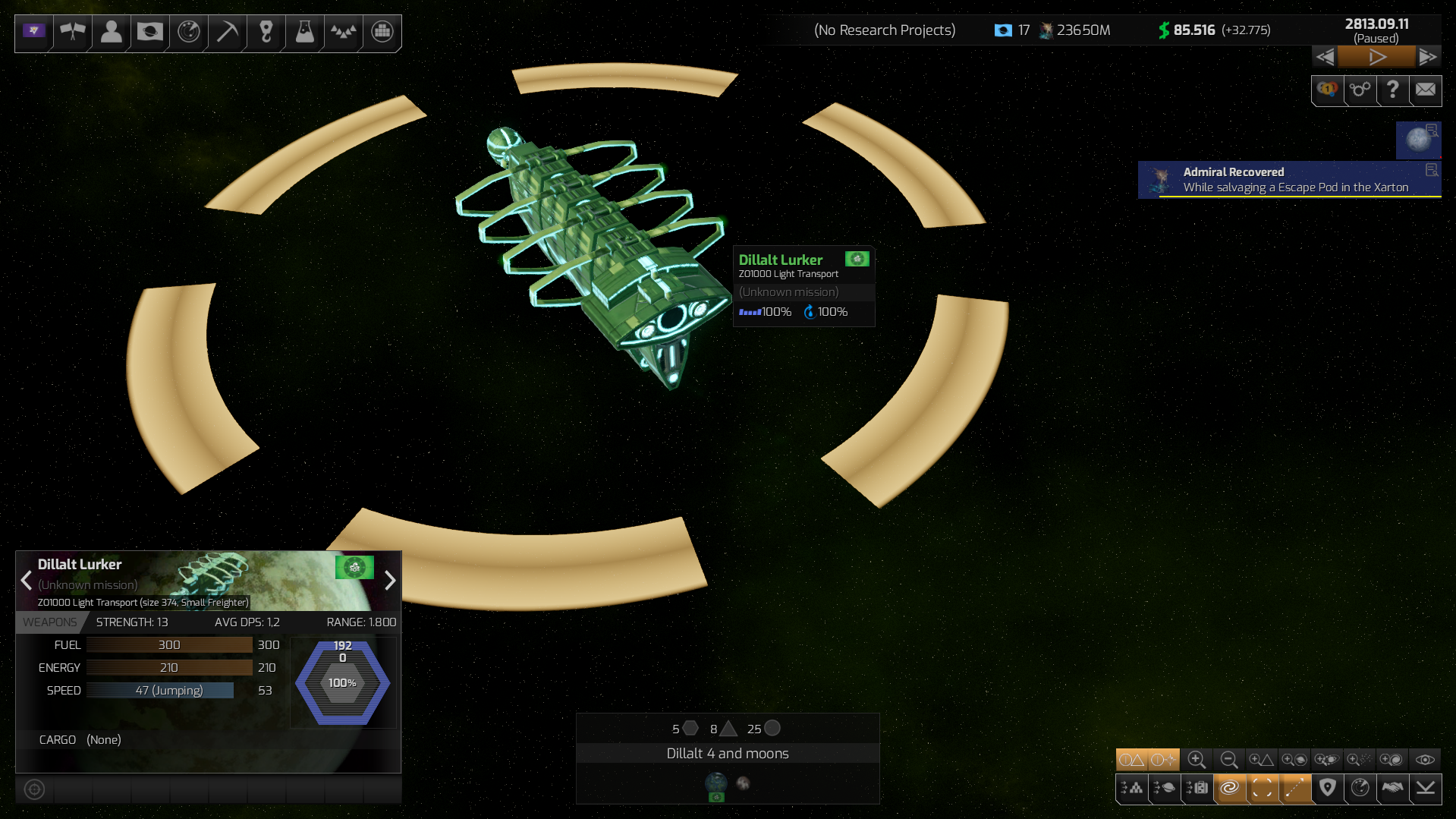Open the Characters screen

click(x=111, y=33)
